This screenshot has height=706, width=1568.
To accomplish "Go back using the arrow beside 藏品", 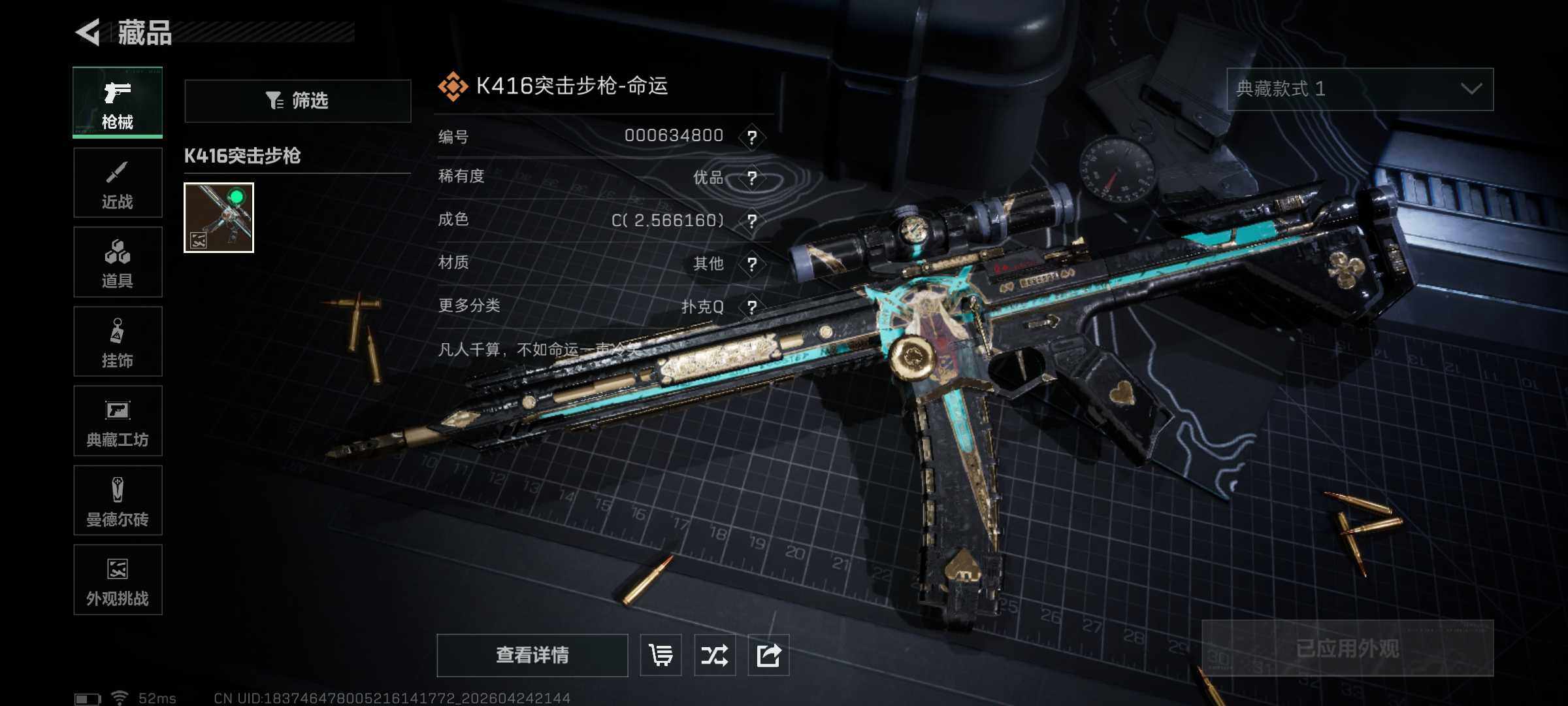I will [88, 32].
